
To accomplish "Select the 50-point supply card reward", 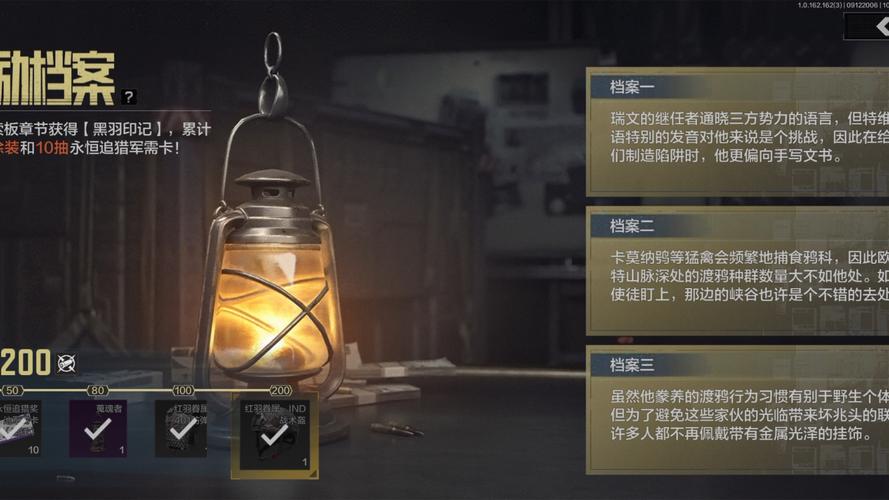I will pyautogui.click(x=20, y=429).
